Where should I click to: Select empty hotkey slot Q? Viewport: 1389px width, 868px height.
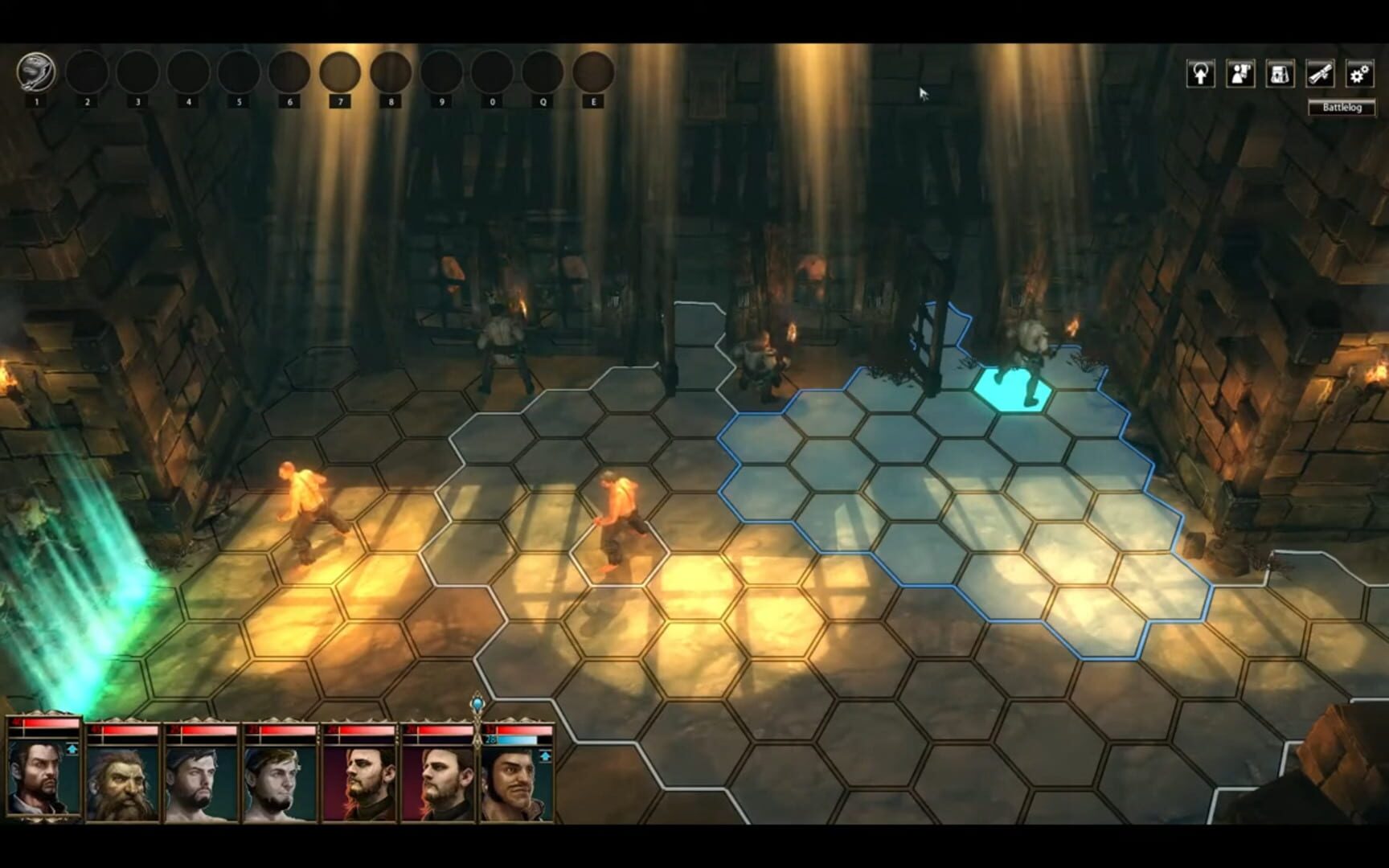(541, 72)
